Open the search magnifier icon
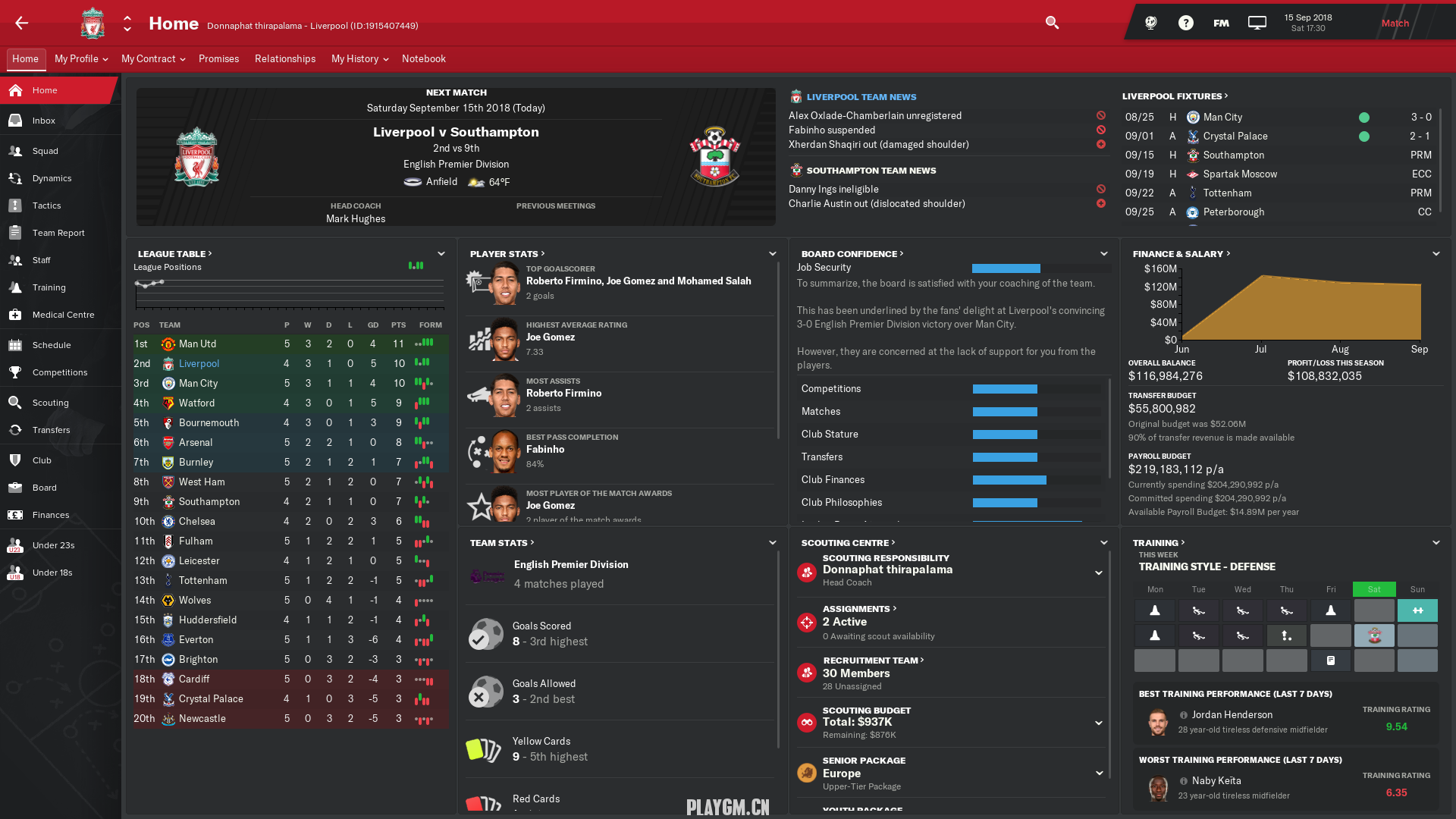Screen dimensions: 1456x819 [1052, 23]
